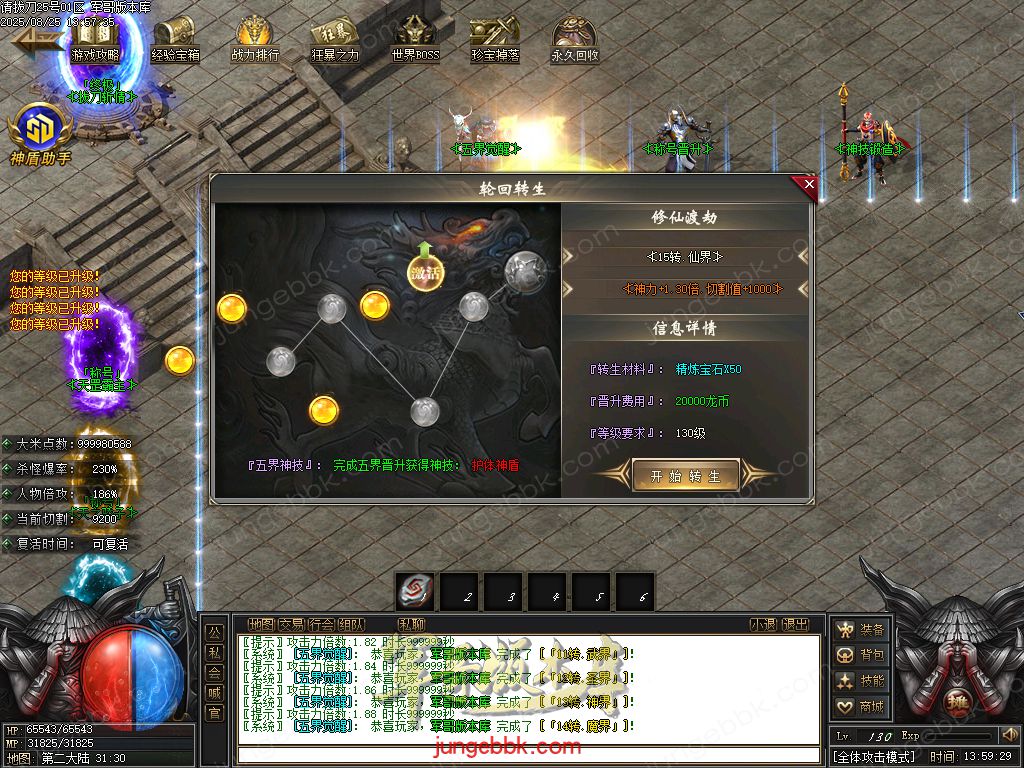Open the 技能 skills panel
This screenshot has height=768, width=1024.
(x=861, y=681)
